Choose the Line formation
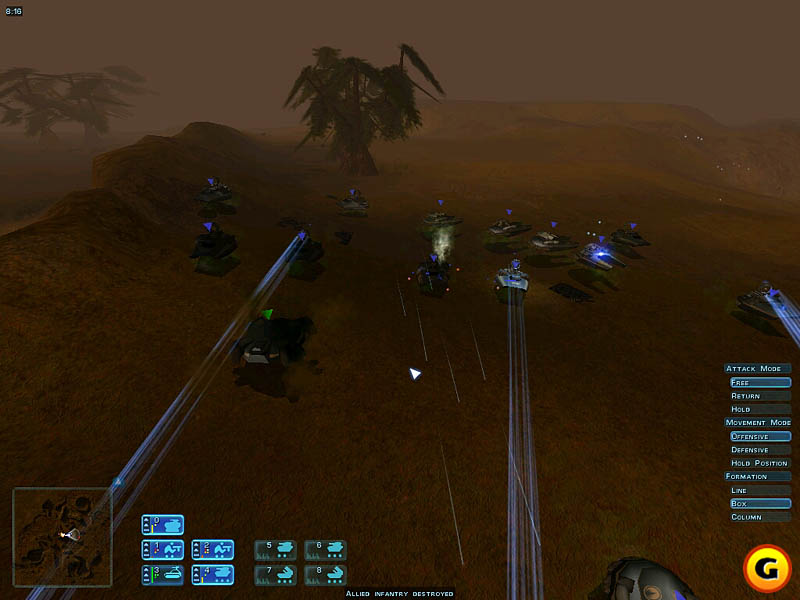 tap(759, 490)
